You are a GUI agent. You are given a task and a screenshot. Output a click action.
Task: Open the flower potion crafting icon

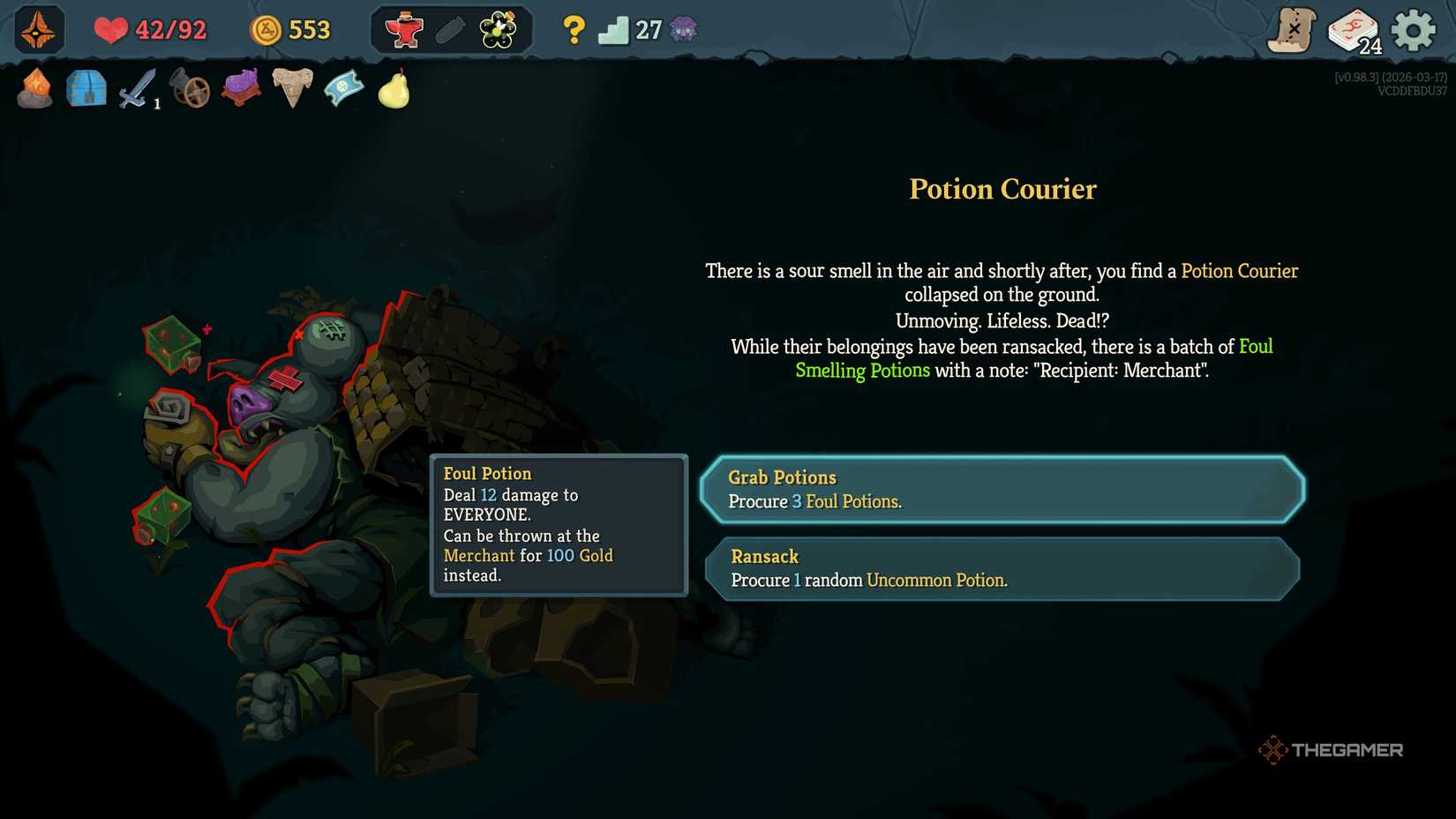pyautogui.click(x=497, y=28)
